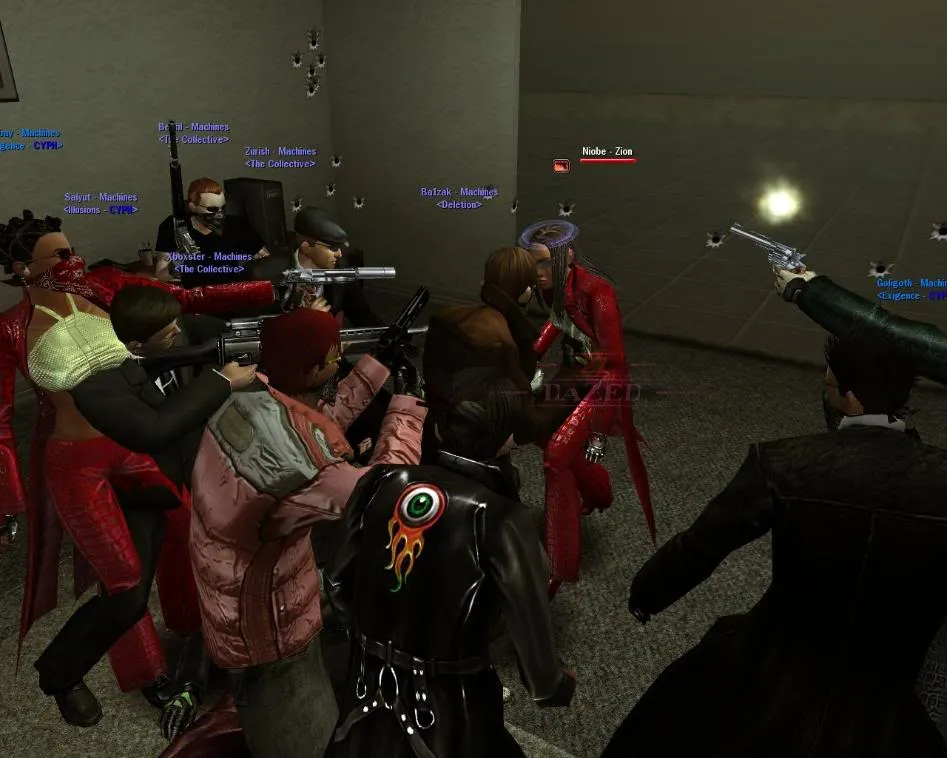The height and width of the screenshot is (758, 947).
Task: Select the Ba1zak - Machines nameplate
Action: [x=459, y=192]
